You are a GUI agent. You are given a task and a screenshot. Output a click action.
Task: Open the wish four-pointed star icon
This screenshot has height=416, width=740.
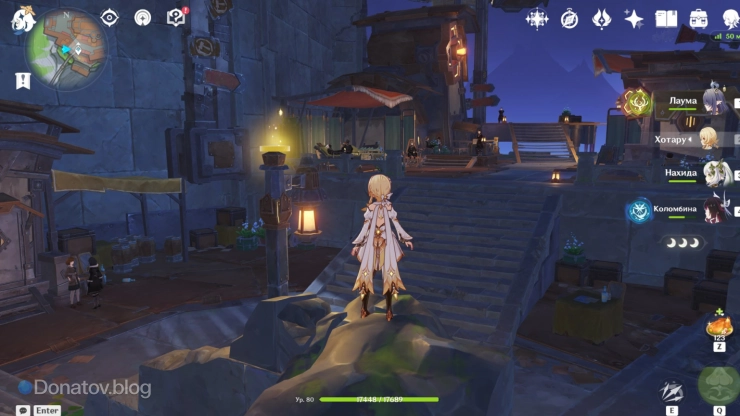coord(634,18)
